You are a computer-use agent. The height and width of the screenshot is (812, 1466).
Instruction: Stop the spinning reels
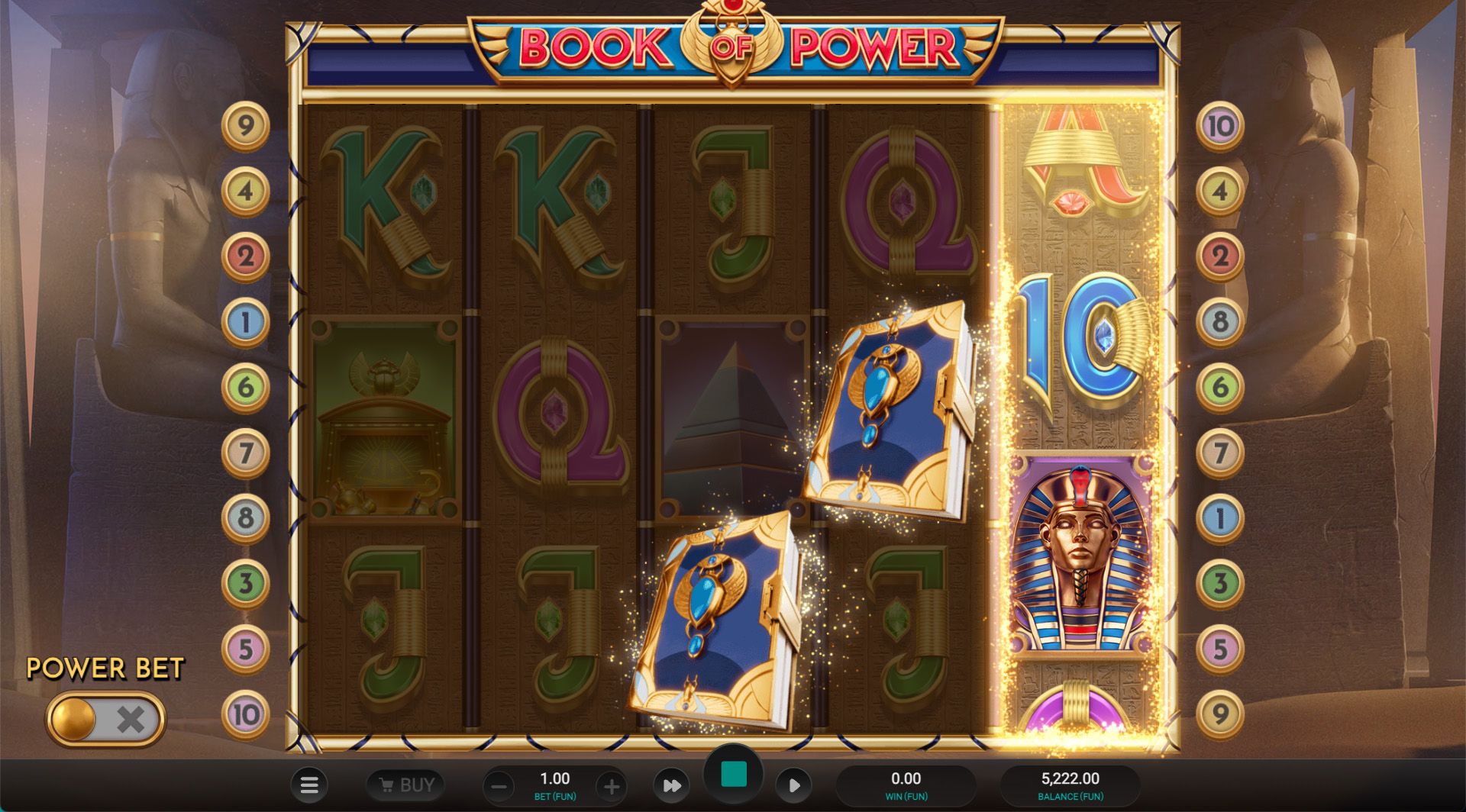732,772
